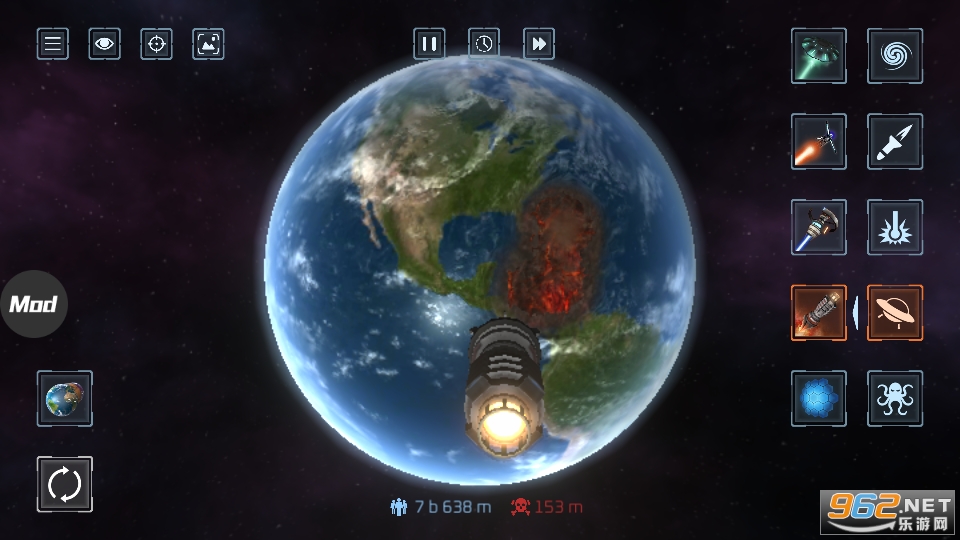Click the clock time control button
This screenshot has width=960, height=540.
tap(484, 44)
